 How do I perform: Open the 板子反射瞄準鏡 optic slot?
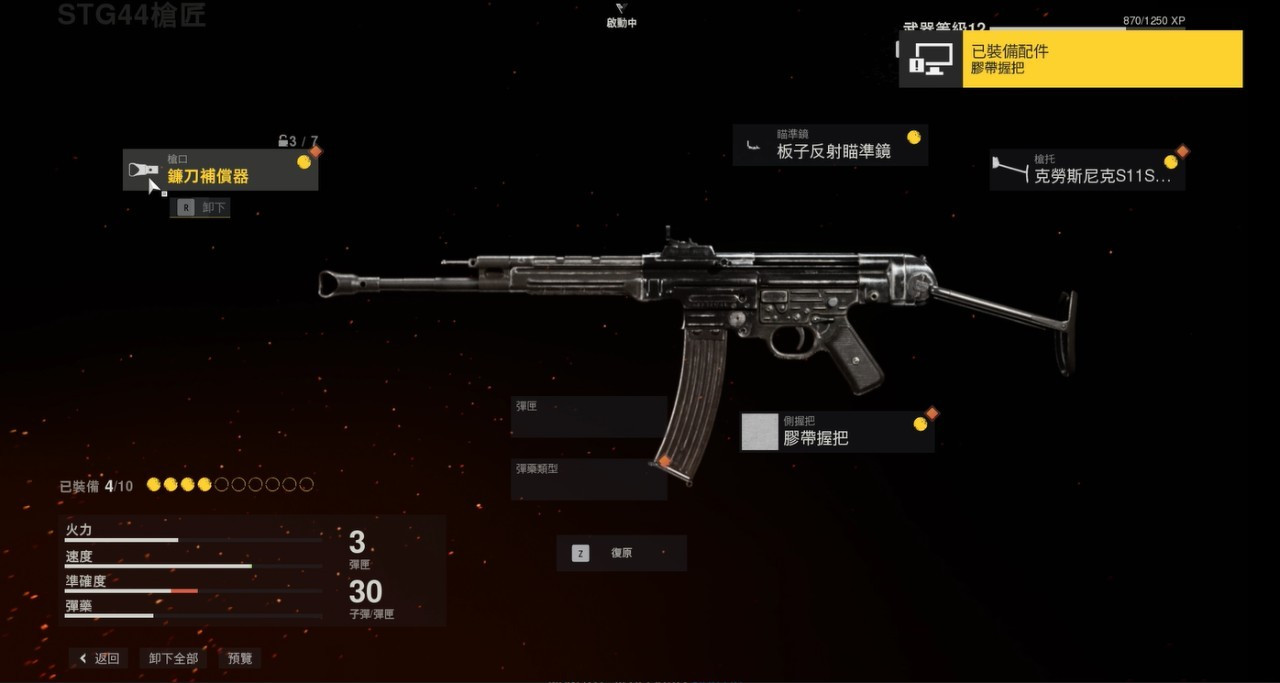(830, 146)
